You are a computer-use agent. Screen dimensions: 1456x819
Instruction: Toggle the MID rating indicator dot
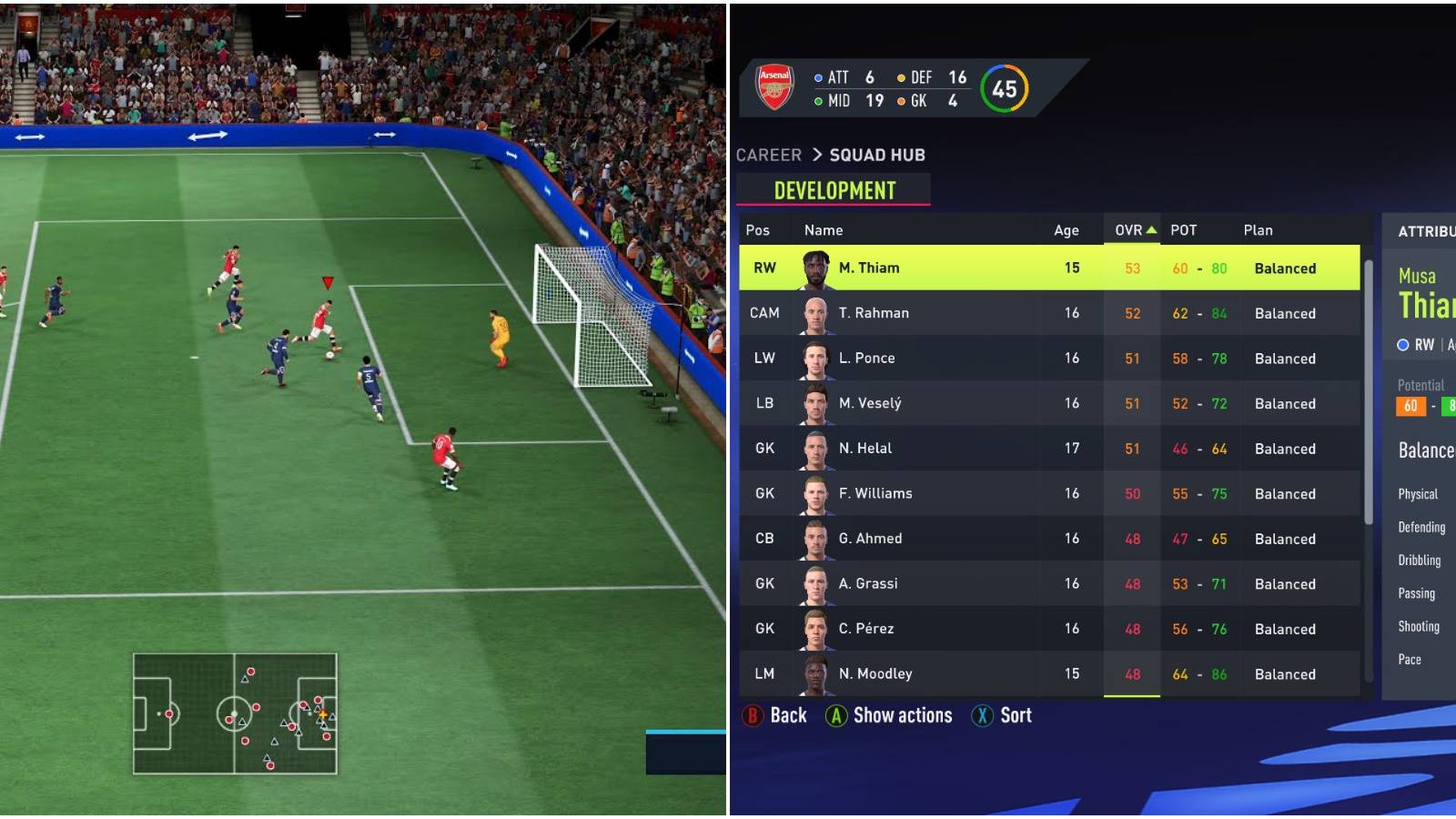(817, 102)
